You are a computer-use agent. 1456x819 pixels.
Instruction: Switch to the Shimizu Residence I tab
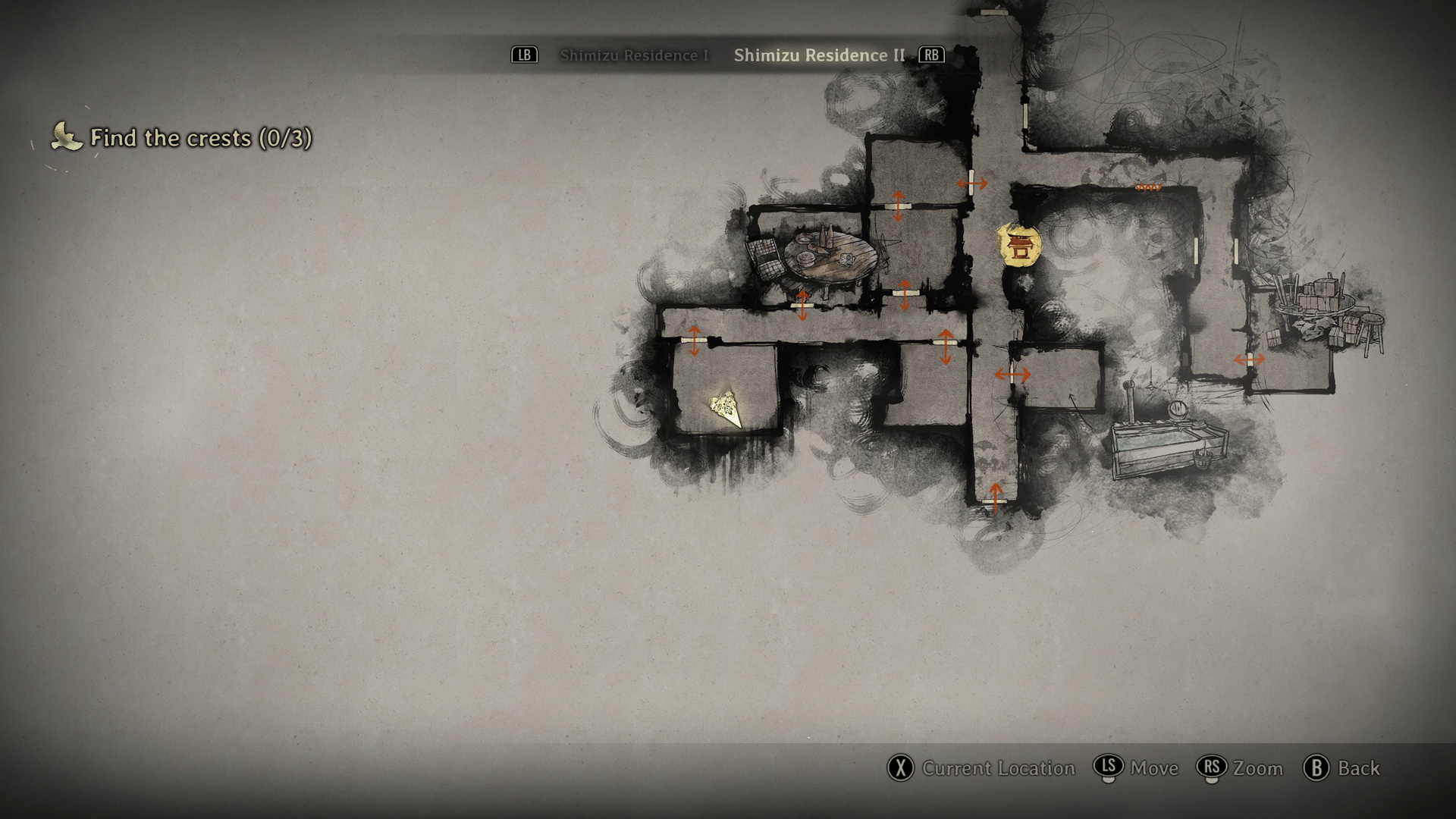pos(633,55)
